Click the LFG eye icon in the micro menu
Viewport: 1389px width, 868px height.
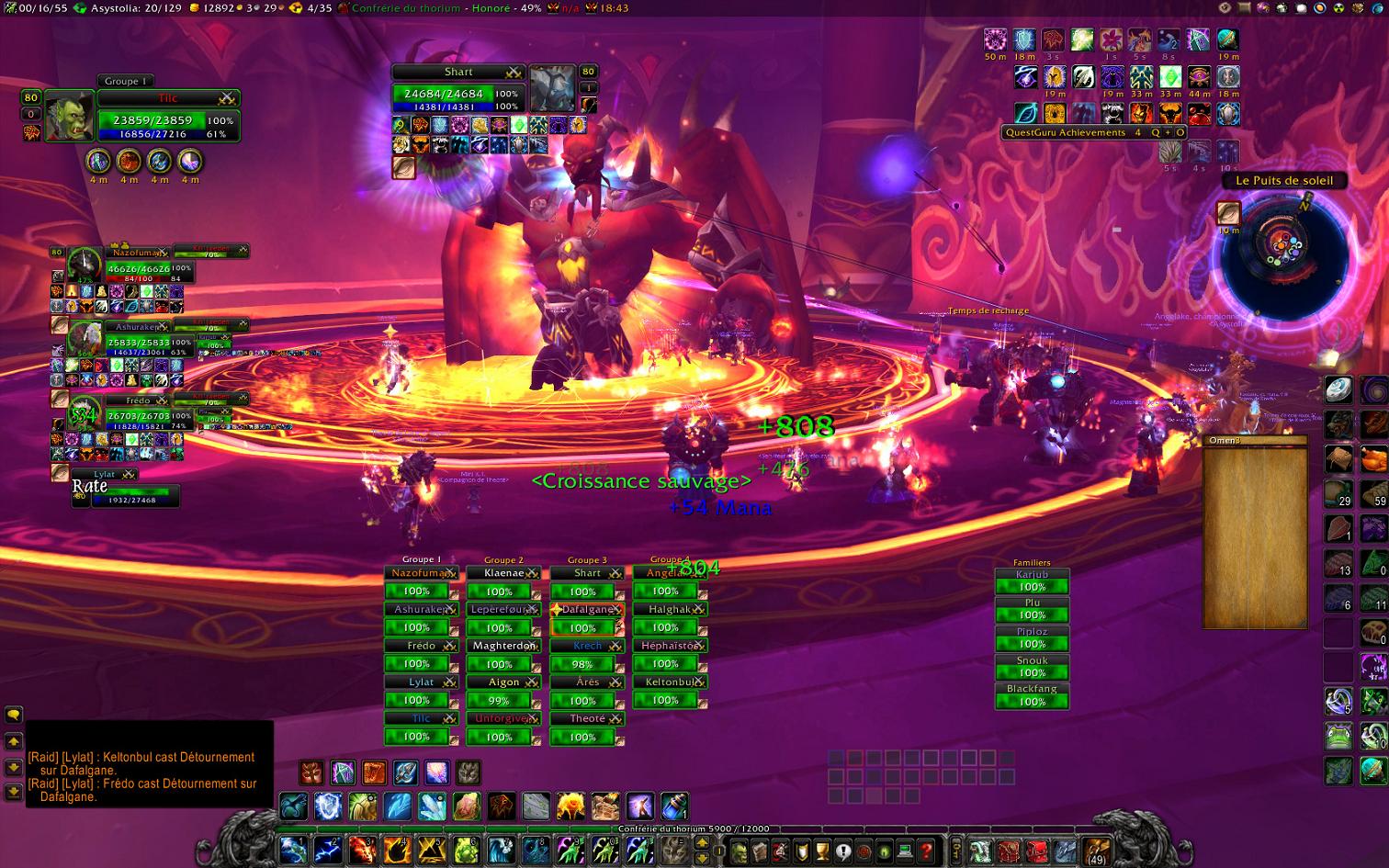(882, 852)
